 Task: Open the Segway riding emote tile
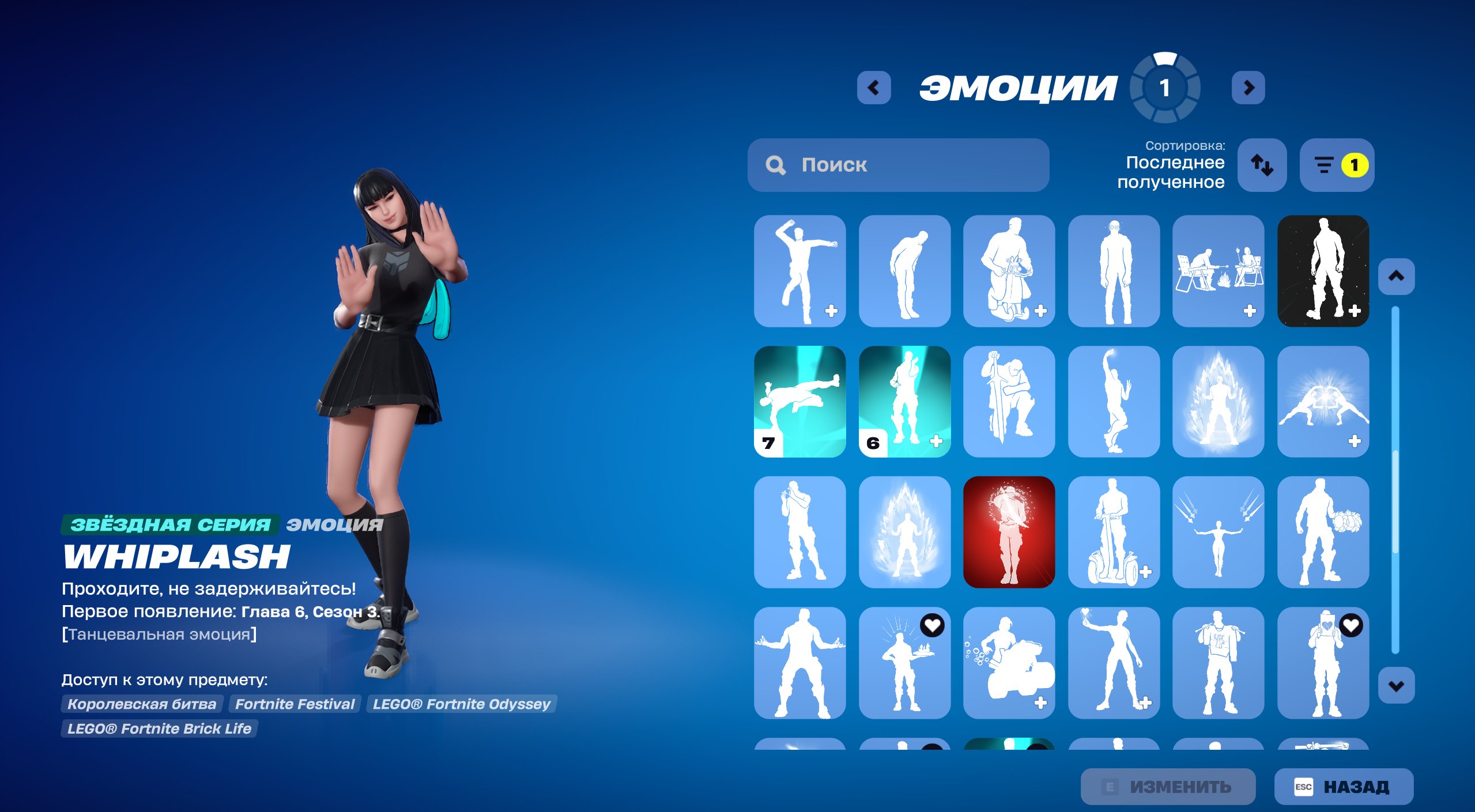1114,533
